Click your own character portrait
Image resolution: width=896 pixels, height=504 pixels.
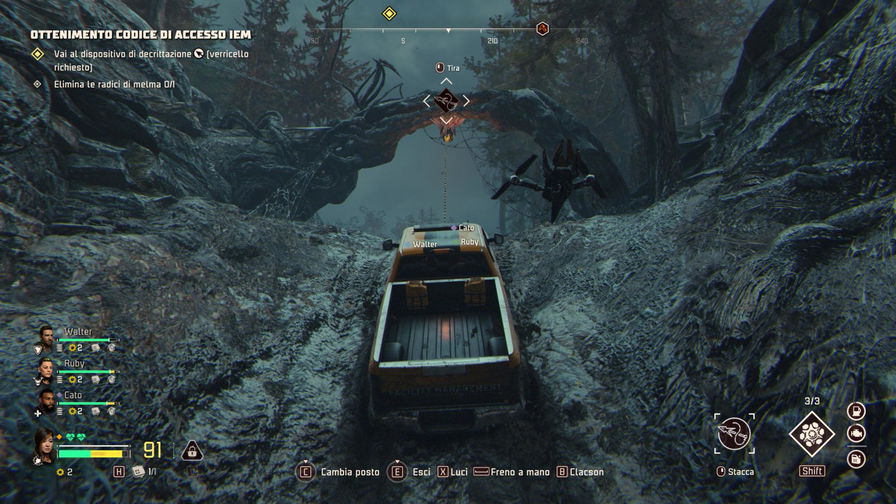[45, 447]
